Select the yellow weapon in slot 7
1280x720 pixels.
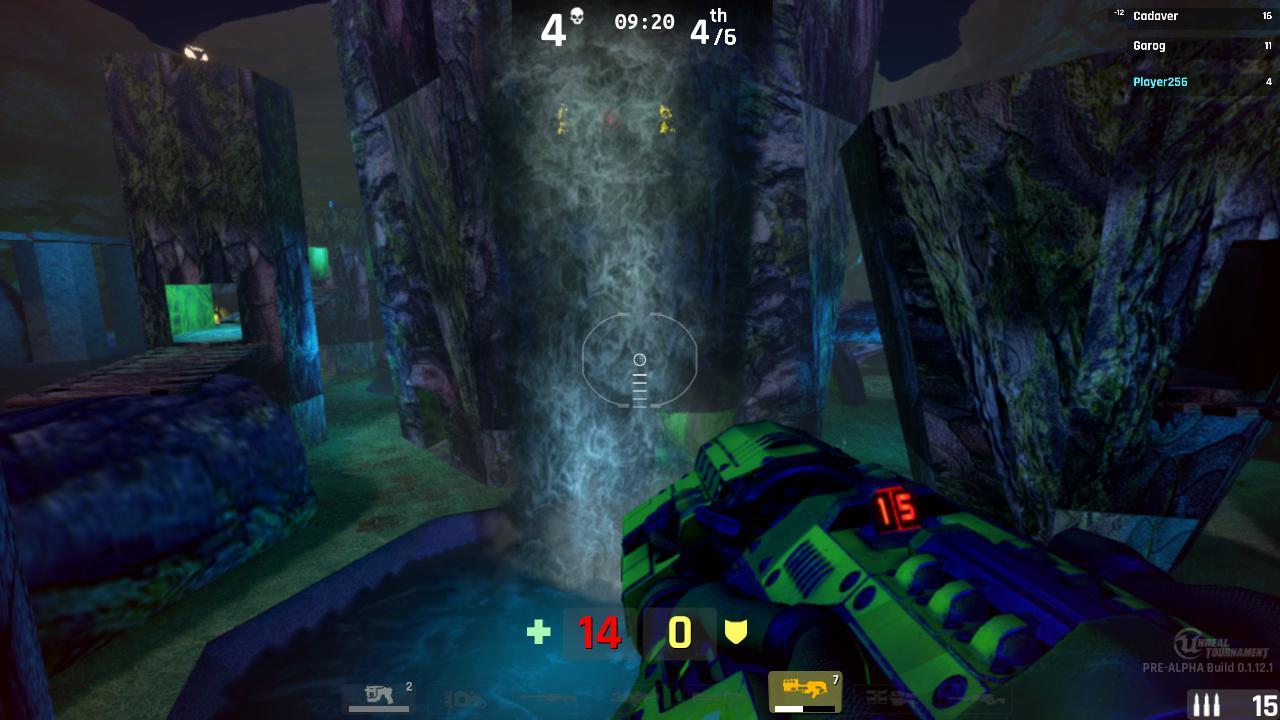pyautogui.click(x=805, y=688)
